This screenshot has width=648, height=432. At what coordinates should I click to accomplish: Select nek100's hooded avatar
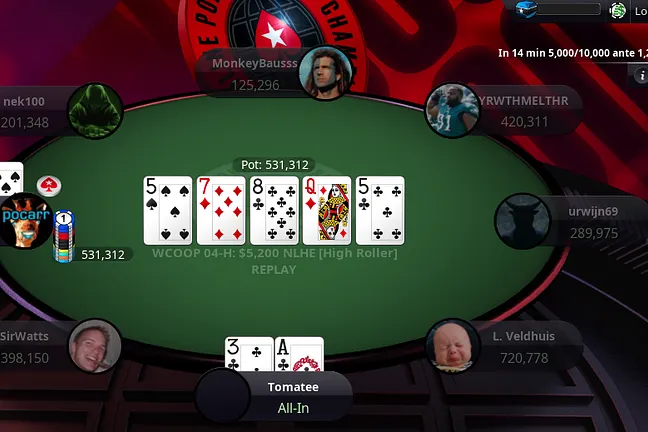coord(96,111)
